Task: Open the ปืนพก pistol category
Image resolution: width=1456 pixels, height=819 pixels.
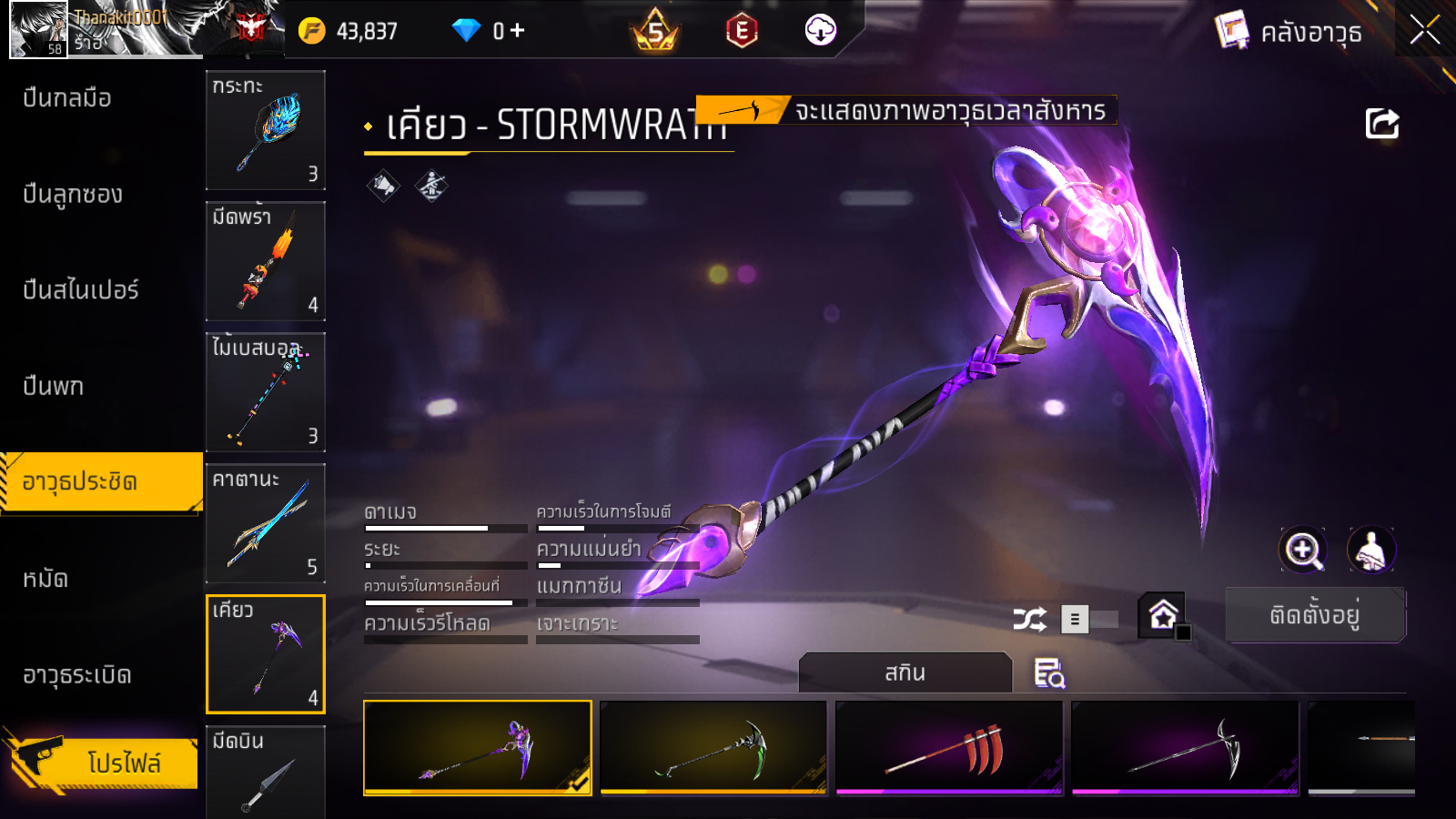Action: point(54,387)
